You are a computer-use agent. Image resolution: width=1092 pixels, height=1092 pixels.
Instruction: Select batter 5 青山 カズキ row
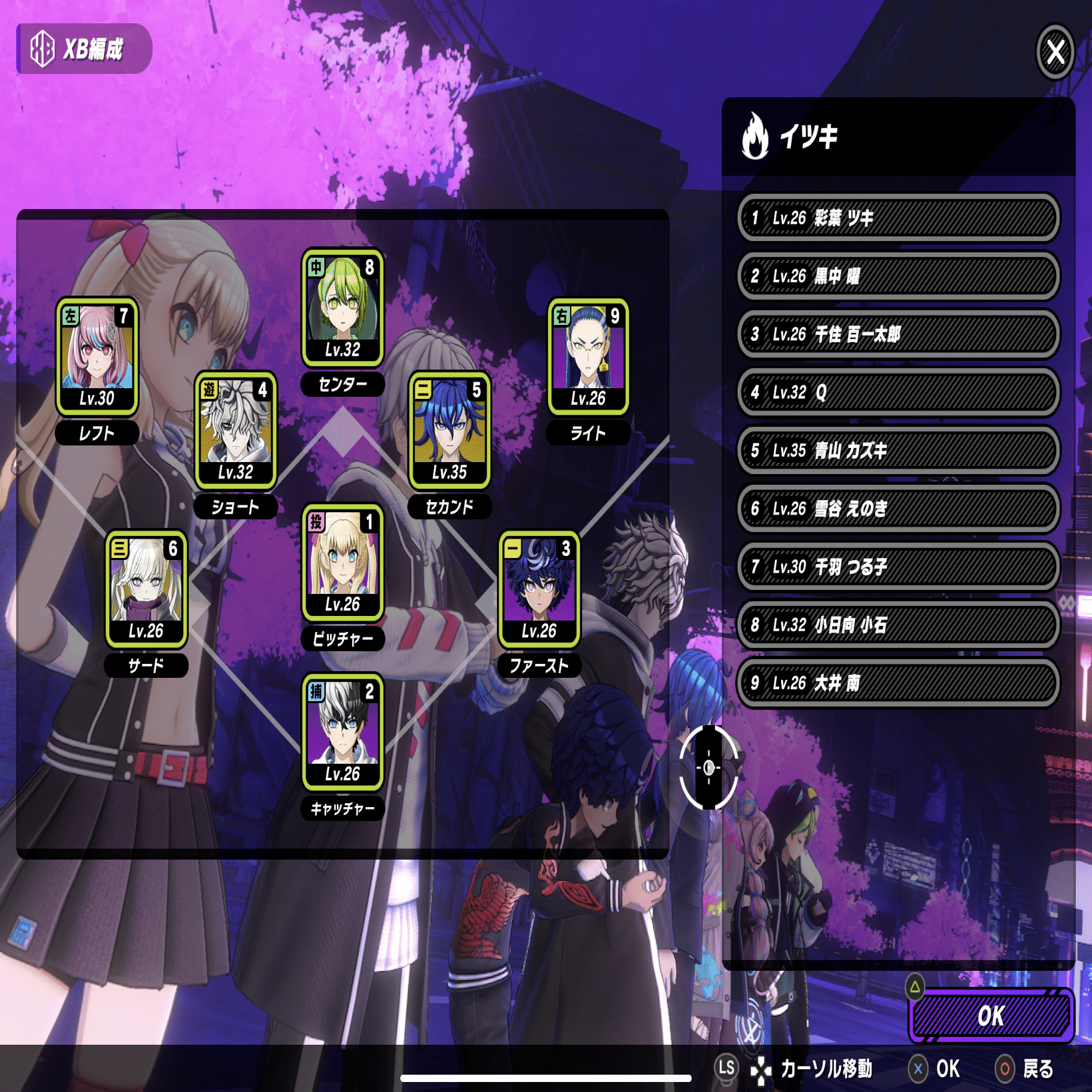pyautogui.click(x=898, y=450)
